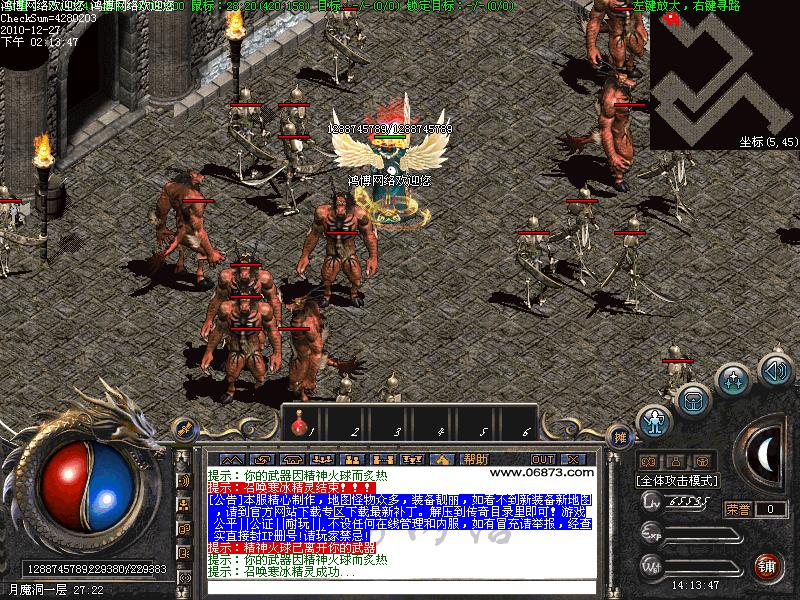Click the satellite icon left of hotbar

[184, 427]
